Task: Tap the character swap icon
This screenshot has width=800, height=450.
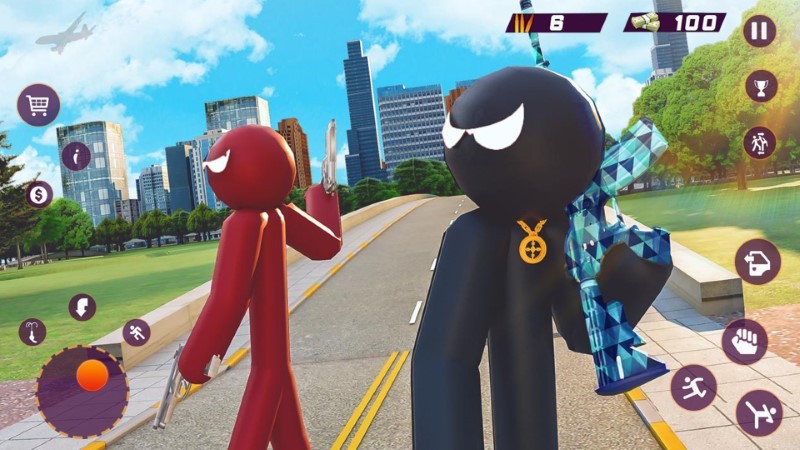Action: (759, 142)
